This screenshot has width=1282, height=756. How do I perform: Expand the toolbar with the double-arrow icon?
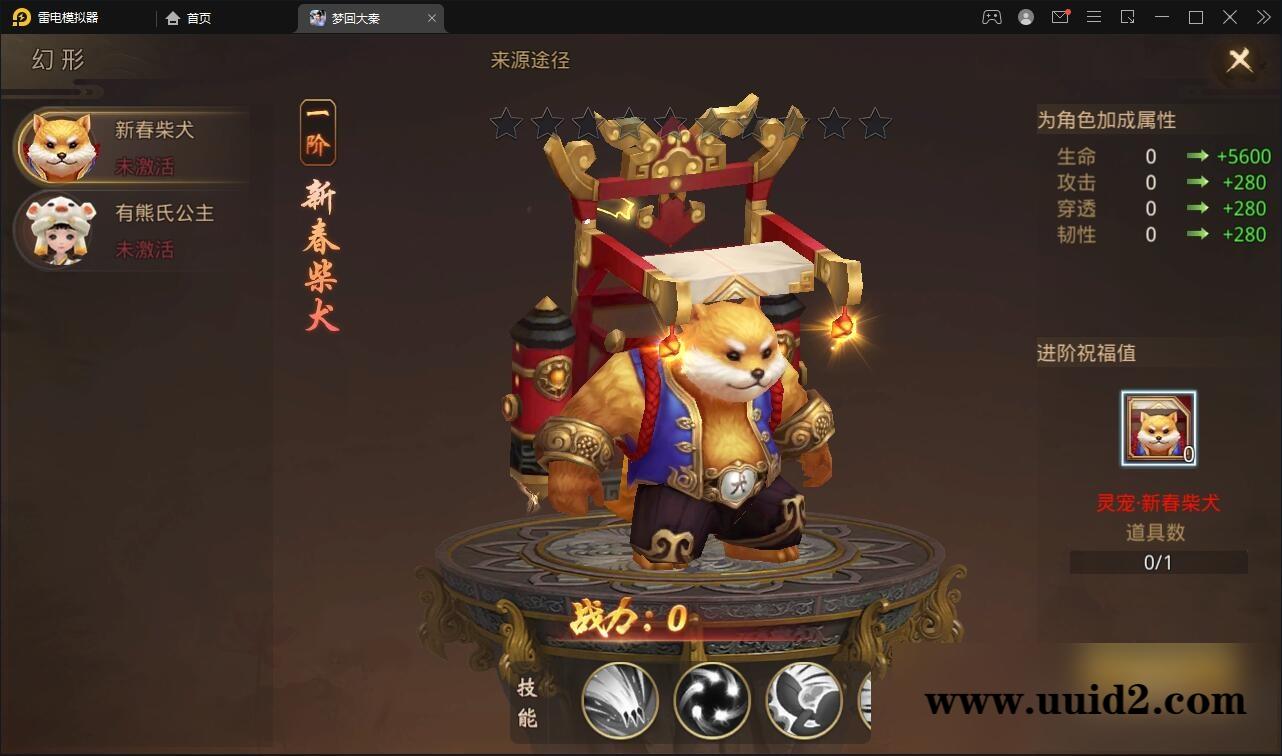pos(1262,17)
